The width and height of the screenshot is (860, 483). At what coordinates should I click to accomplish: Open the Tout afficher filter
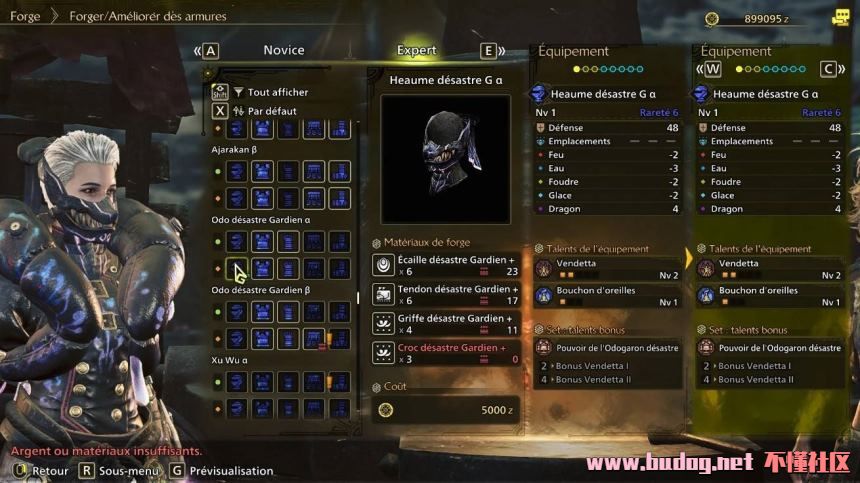click(x=277, y=92)
